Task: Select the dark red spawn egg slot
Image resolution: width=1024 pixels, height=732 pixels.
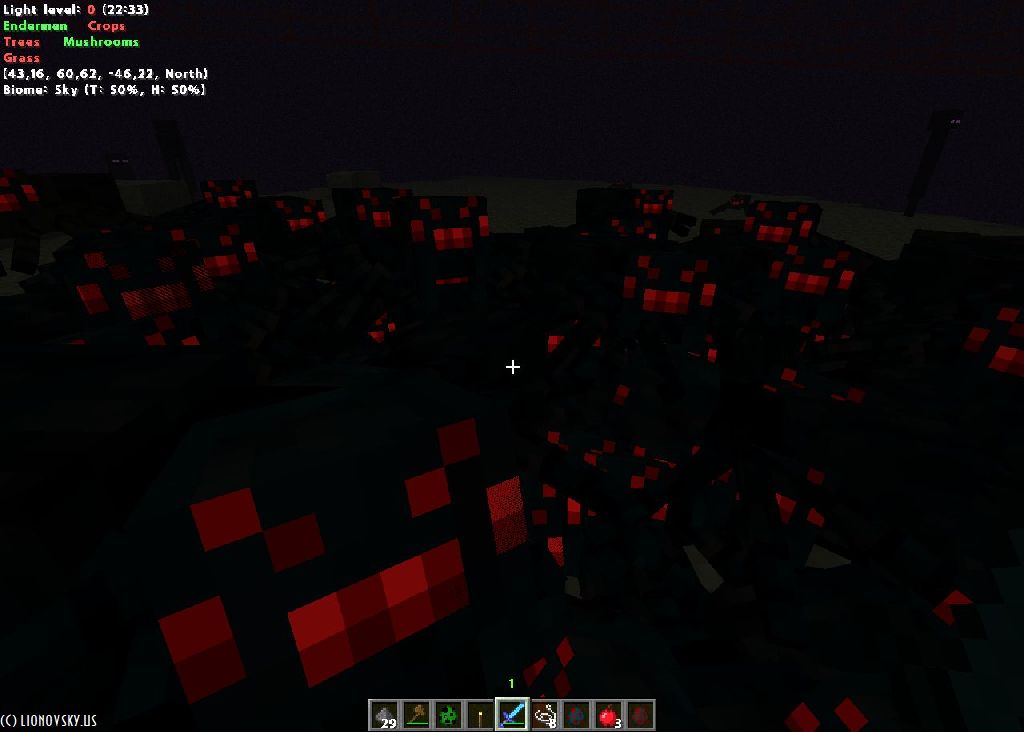Action: tap(640, 715)
